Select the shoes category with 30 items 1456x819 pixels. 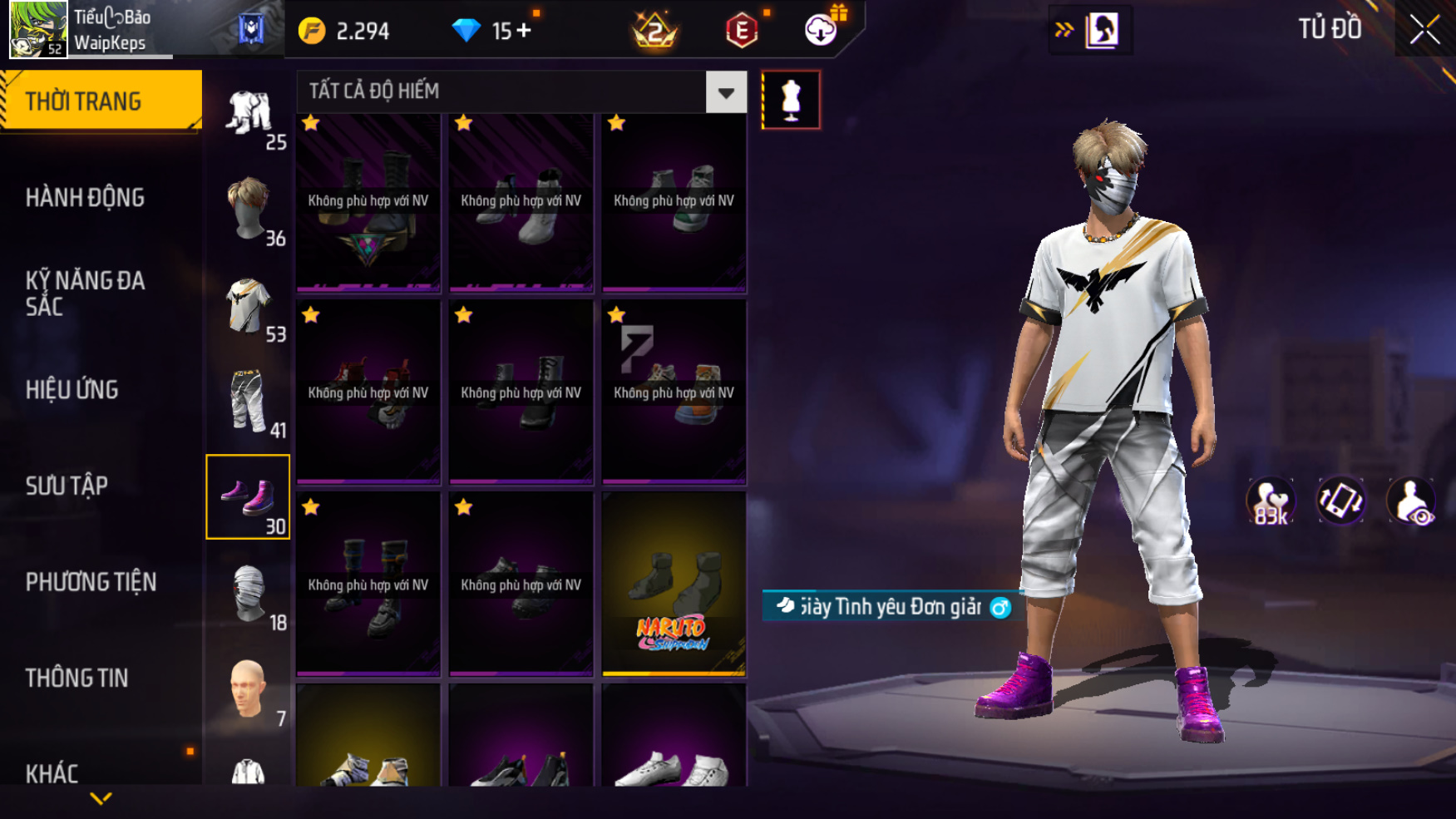[x=248, y=497]
